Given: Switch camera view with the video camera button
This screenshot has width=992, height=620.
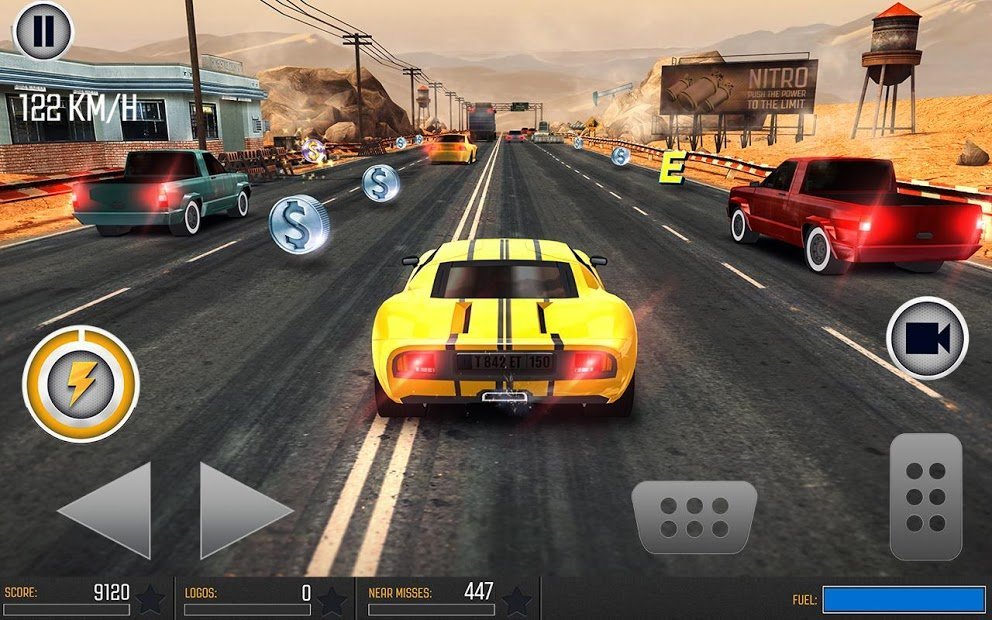Looking at the screenshot, I should point(927,338).
